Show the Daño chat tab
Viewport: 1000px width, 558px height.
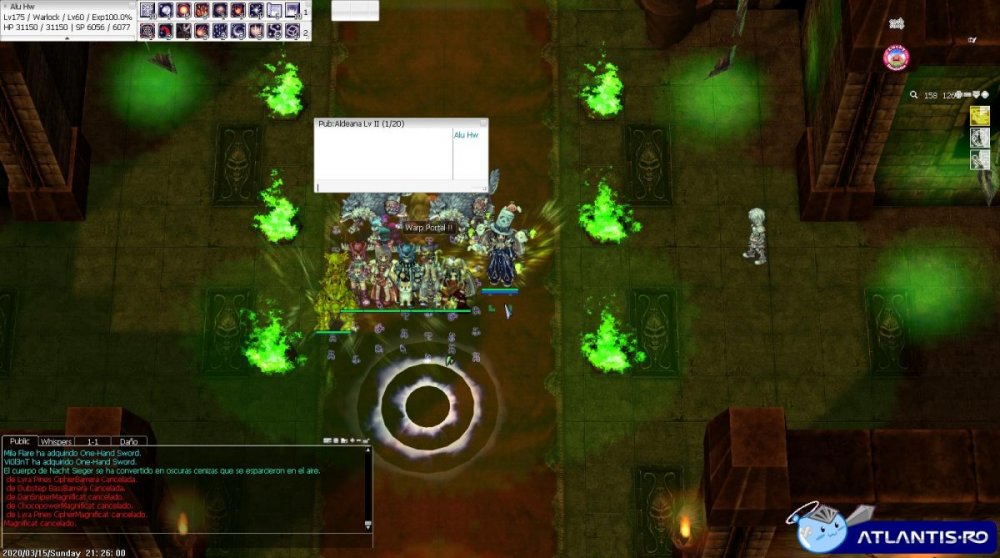pyautogui.click(x=129, y=441)
